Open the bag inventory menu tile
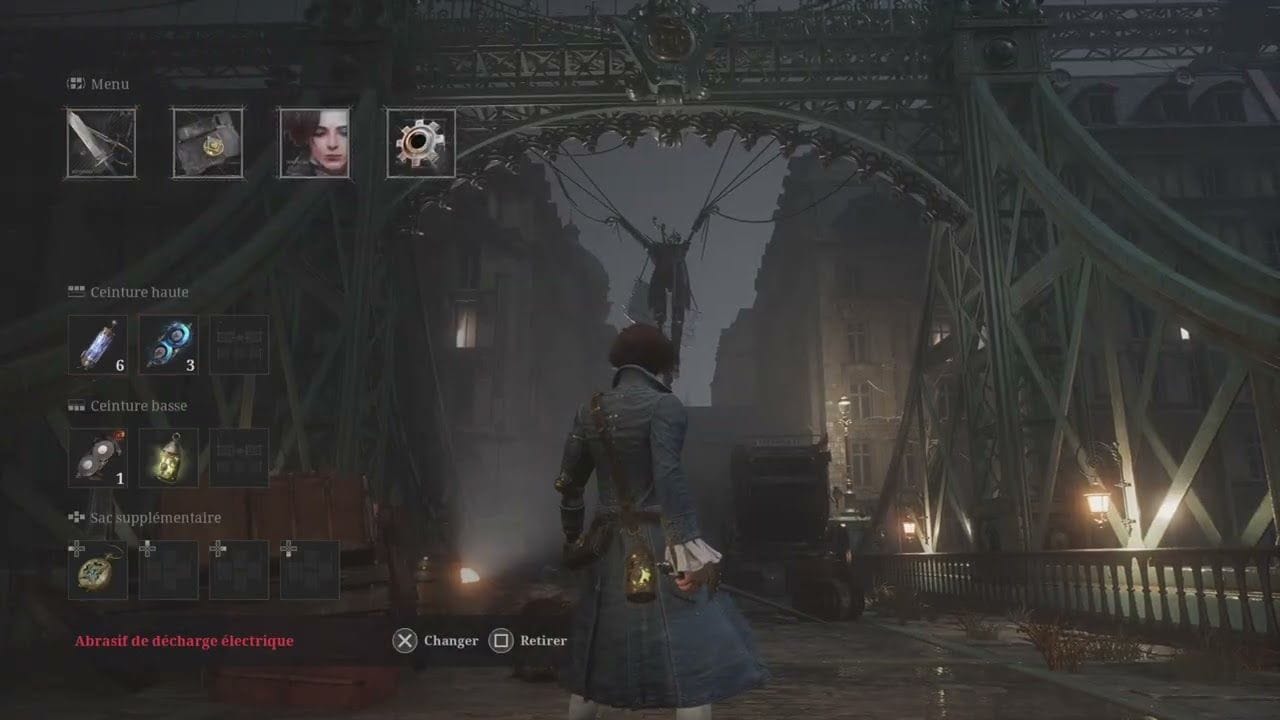The image size is (1280, 720). (208, 144)
